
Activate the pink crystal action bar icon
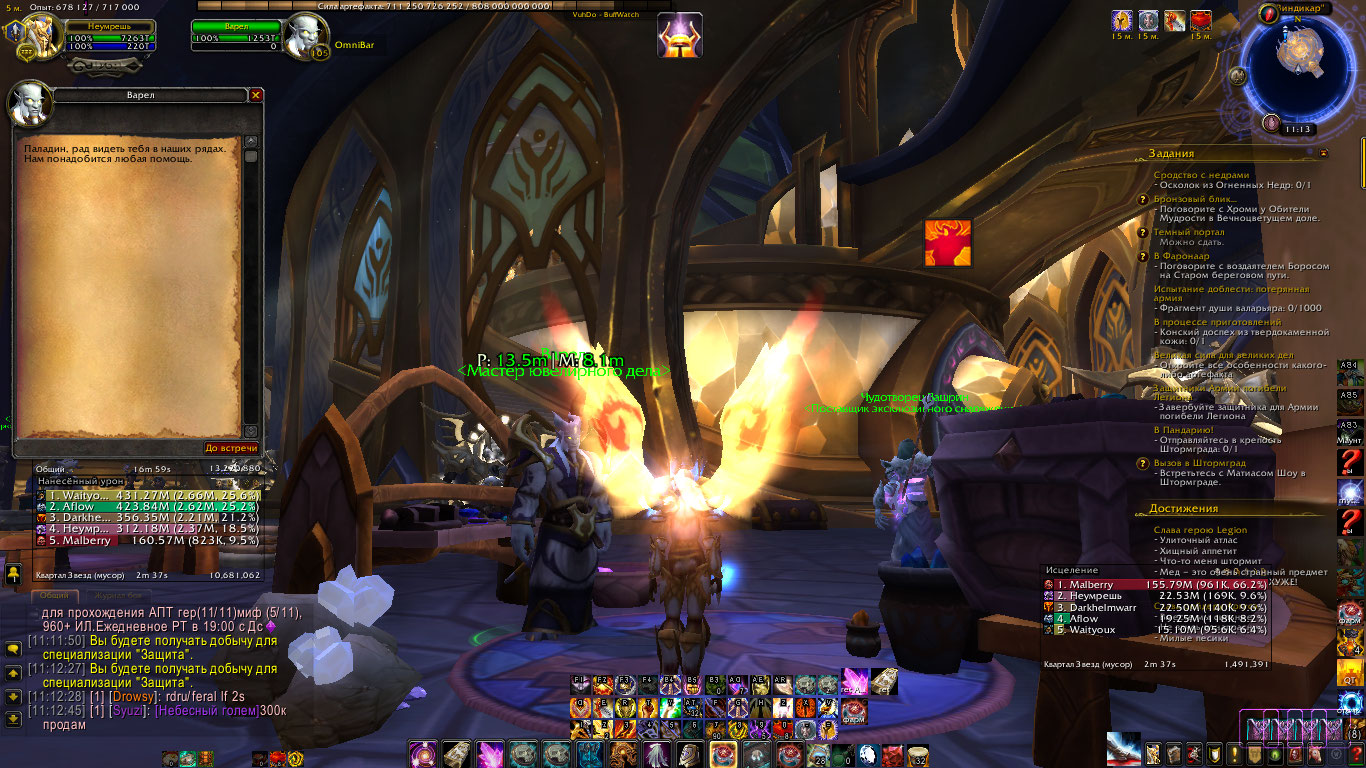490,753
